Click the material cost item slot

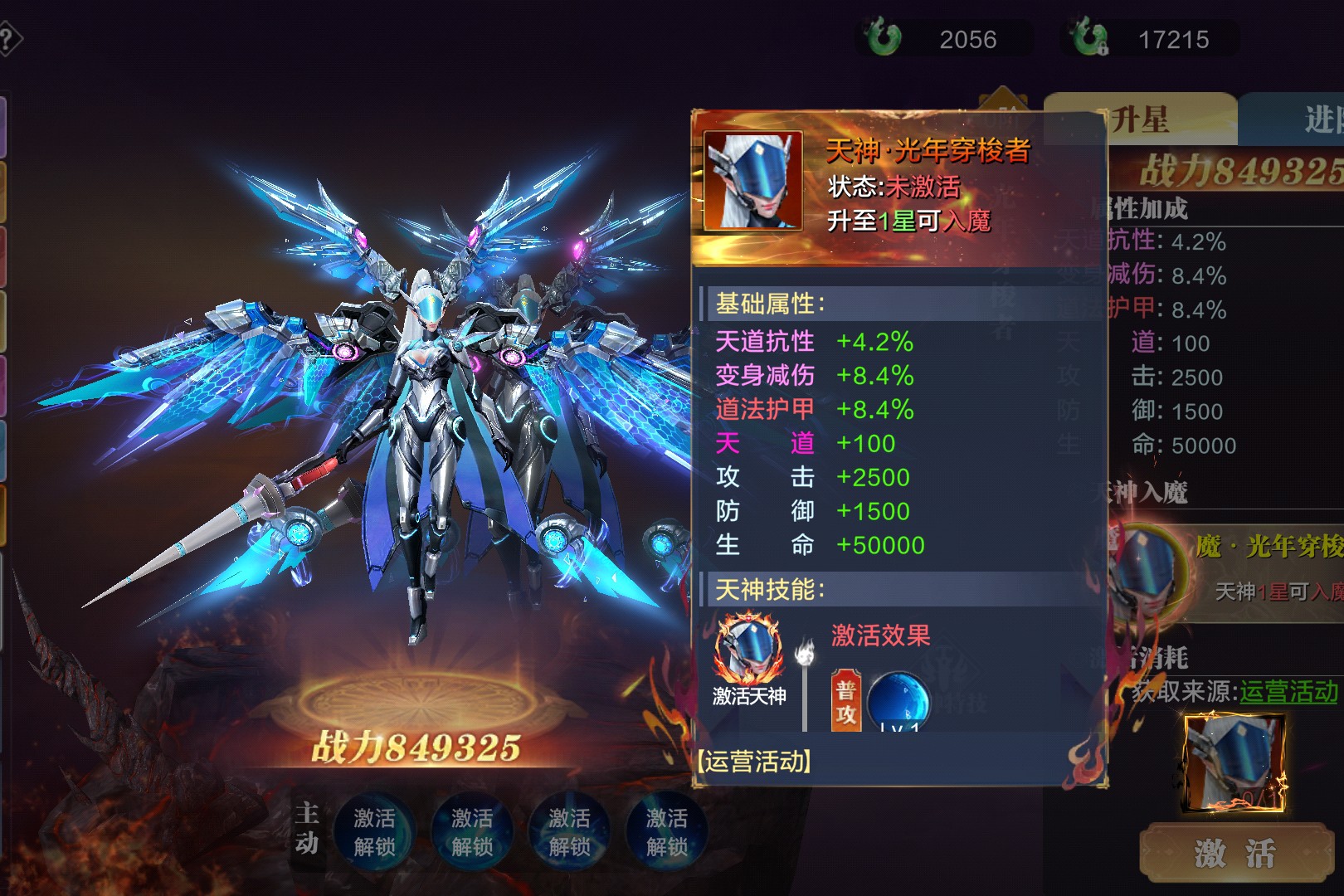[x=1234, y=762]
